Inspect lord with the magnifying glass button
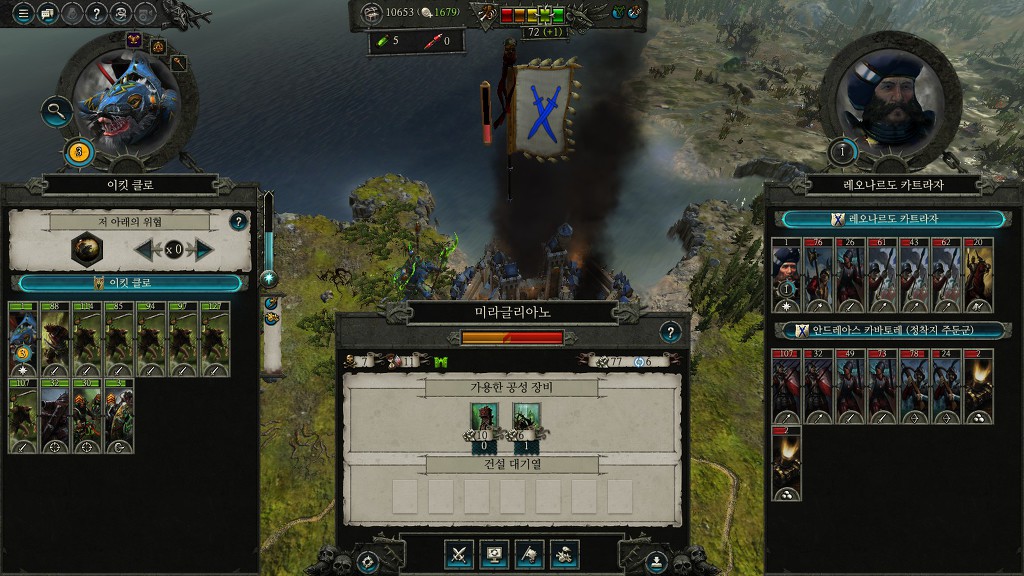 pyautogui.click(x=56, y=110)
